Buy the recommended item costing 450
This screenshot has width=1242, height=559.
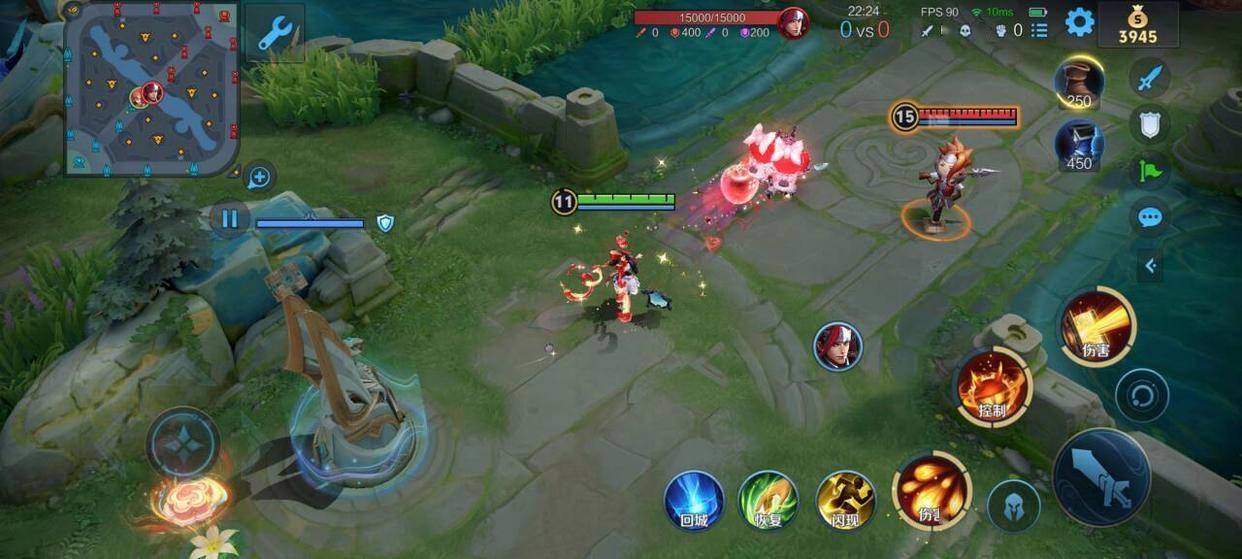1079,145
